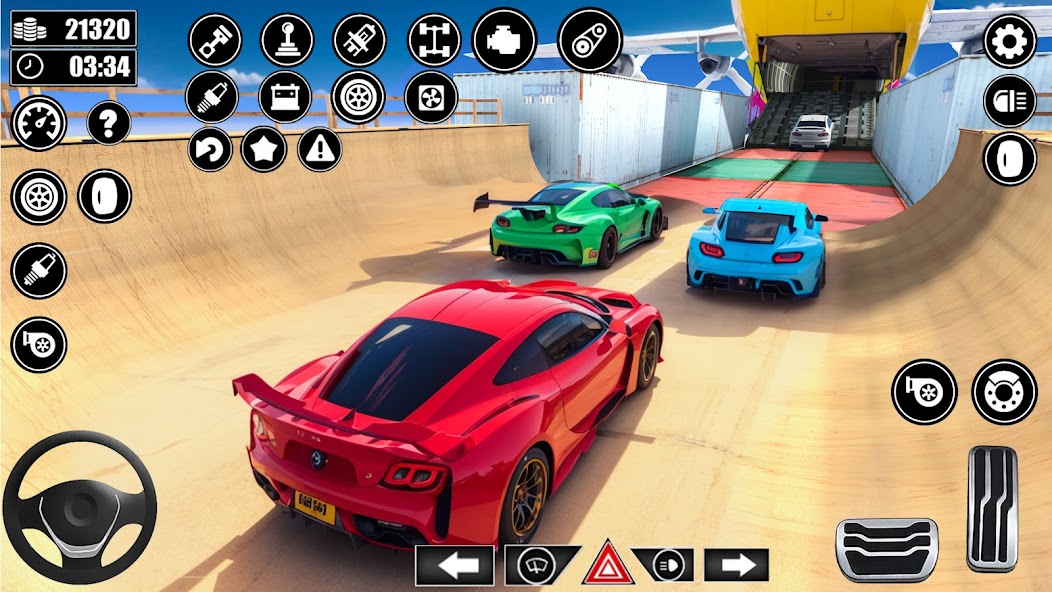Screen dimensions: 1052x592
Task: Select the speedometer gauge icon
Action: pyautogui.click(x=39, y=123)
